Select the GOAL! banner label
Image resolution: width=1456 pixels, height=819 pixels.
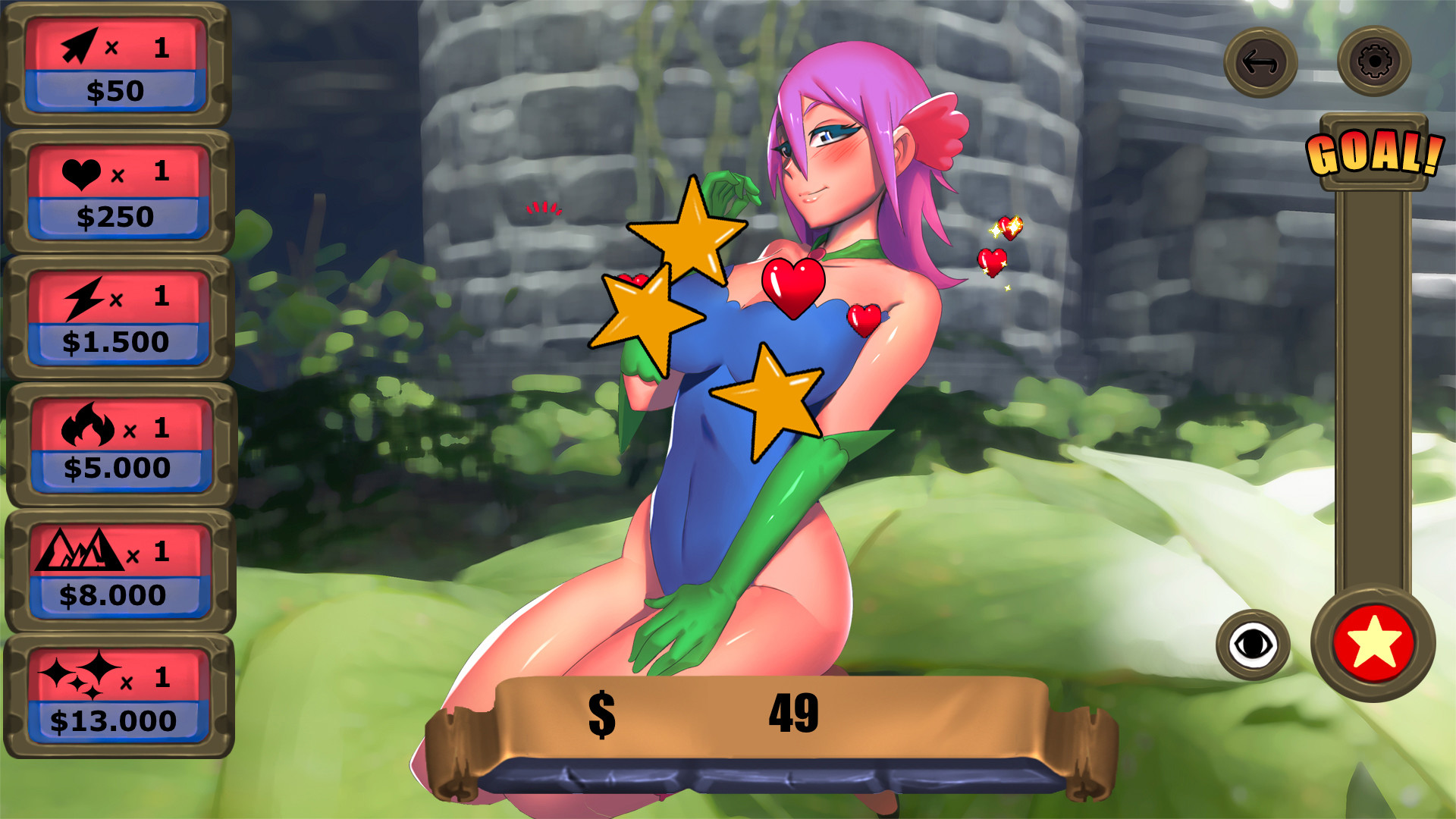[1373, 155]
